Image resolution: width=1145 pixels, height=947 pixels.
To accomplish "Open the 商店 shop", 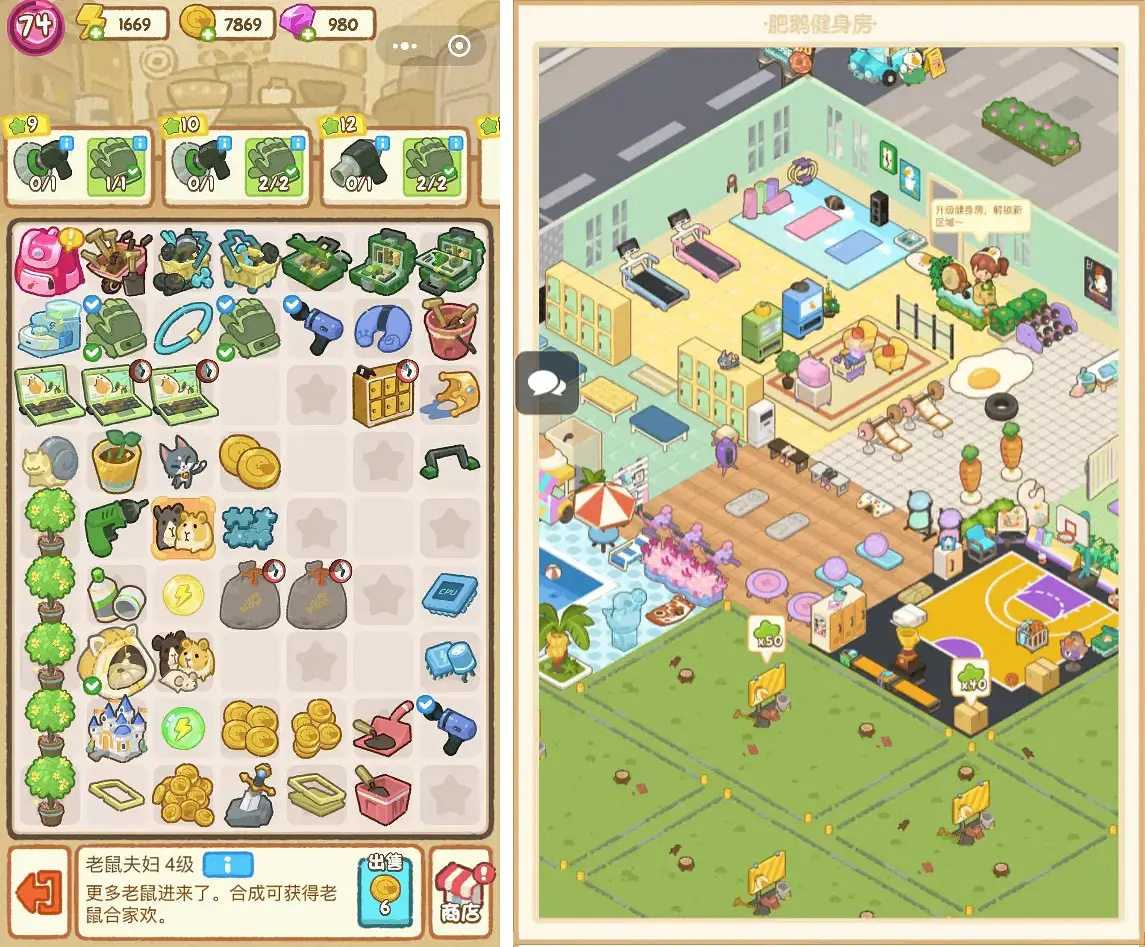I will coord(461,892).
